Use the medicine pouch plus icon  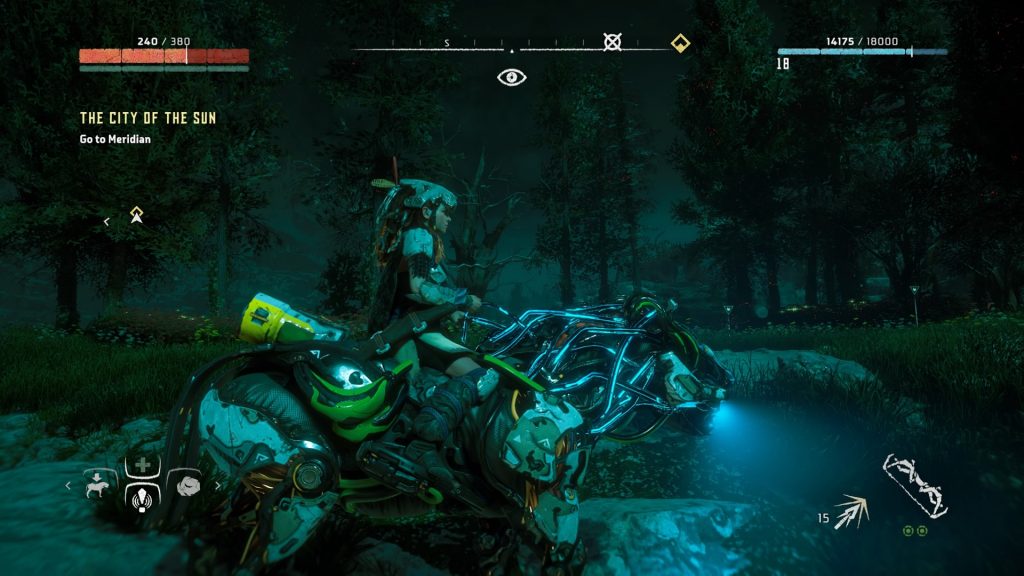coord(142,466)
